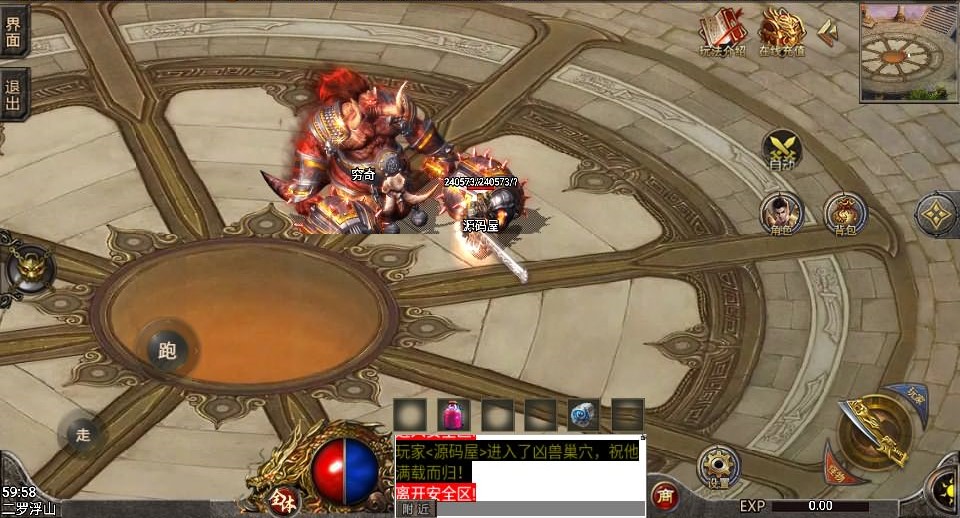Click the golden helmet icon
This screenshot has width=960, height=518.
29,268
